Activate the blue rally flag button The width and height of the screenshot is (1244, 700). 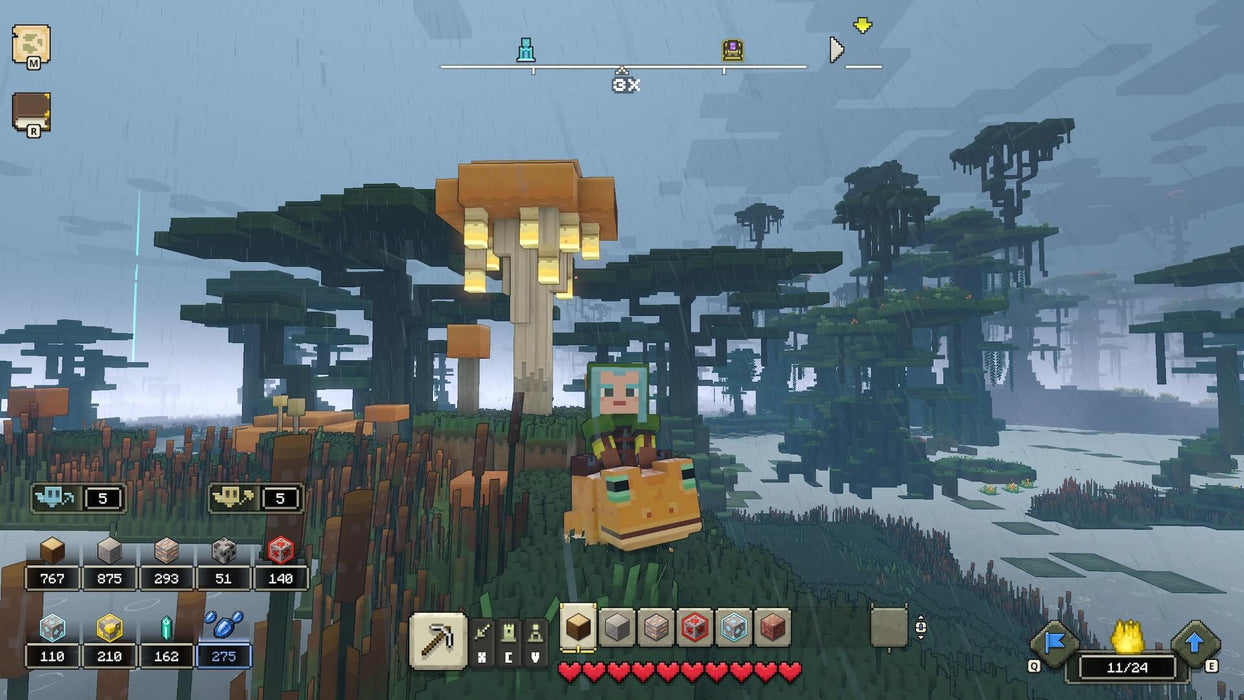pos(1055,643)
